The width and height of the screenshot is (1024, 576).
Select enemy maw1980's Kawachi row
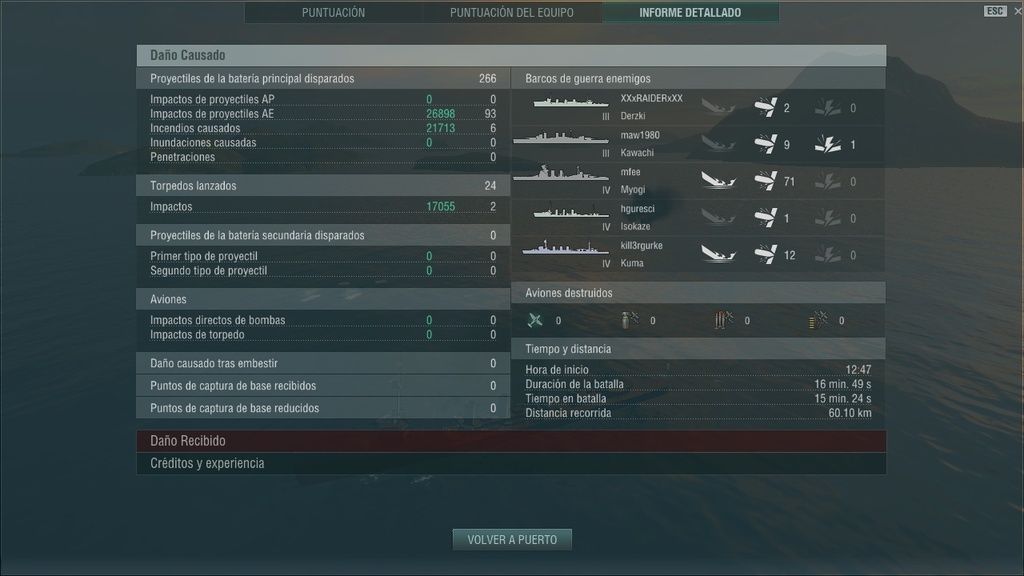point(698,144)
